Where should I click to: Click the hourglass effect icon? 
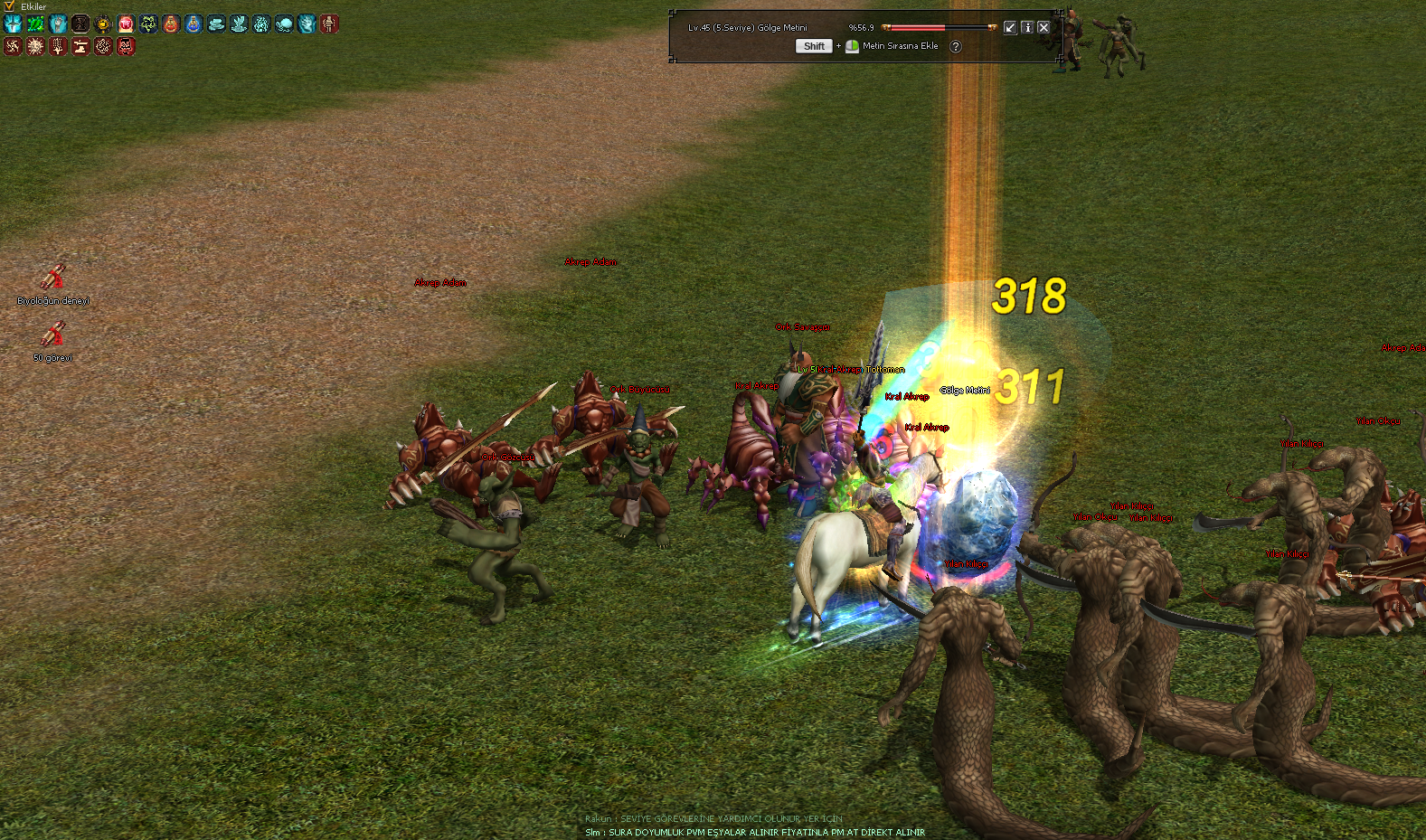[x=80, y=24]
